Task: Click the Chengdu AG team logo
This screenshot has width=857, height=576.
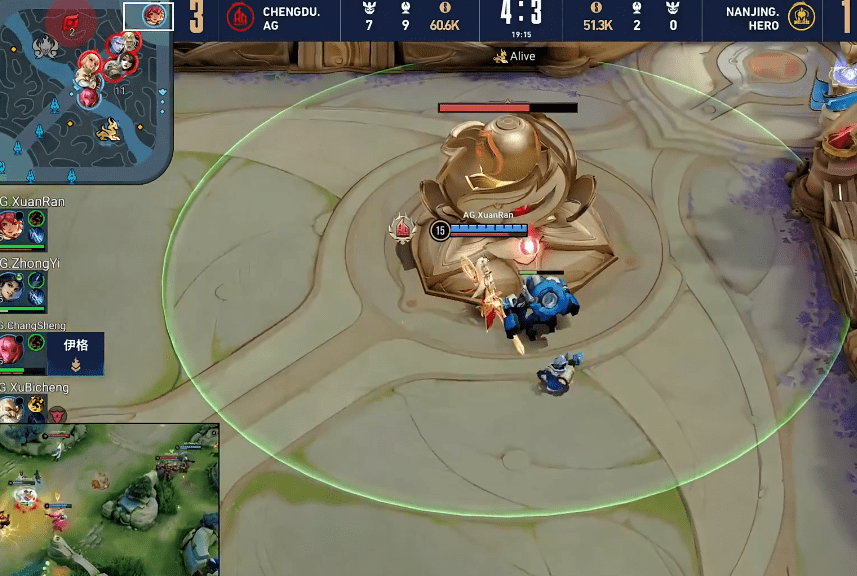Action: pos(240,17)
